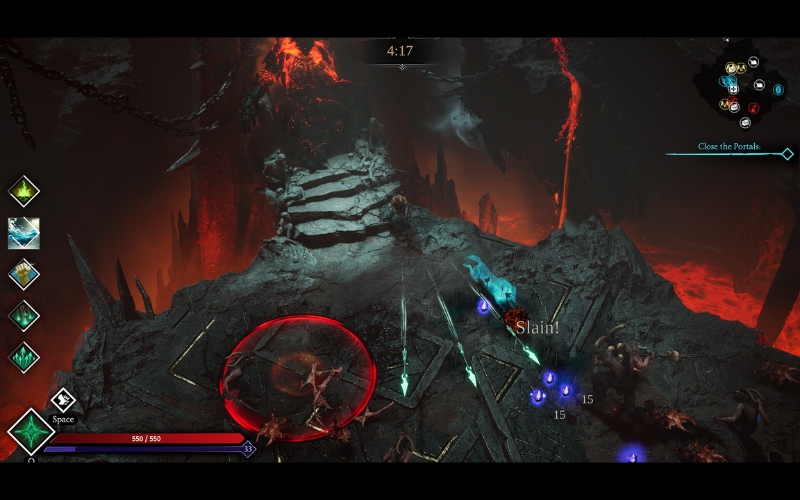
Task: Trigger the golden fist ability
Action: 24,273
